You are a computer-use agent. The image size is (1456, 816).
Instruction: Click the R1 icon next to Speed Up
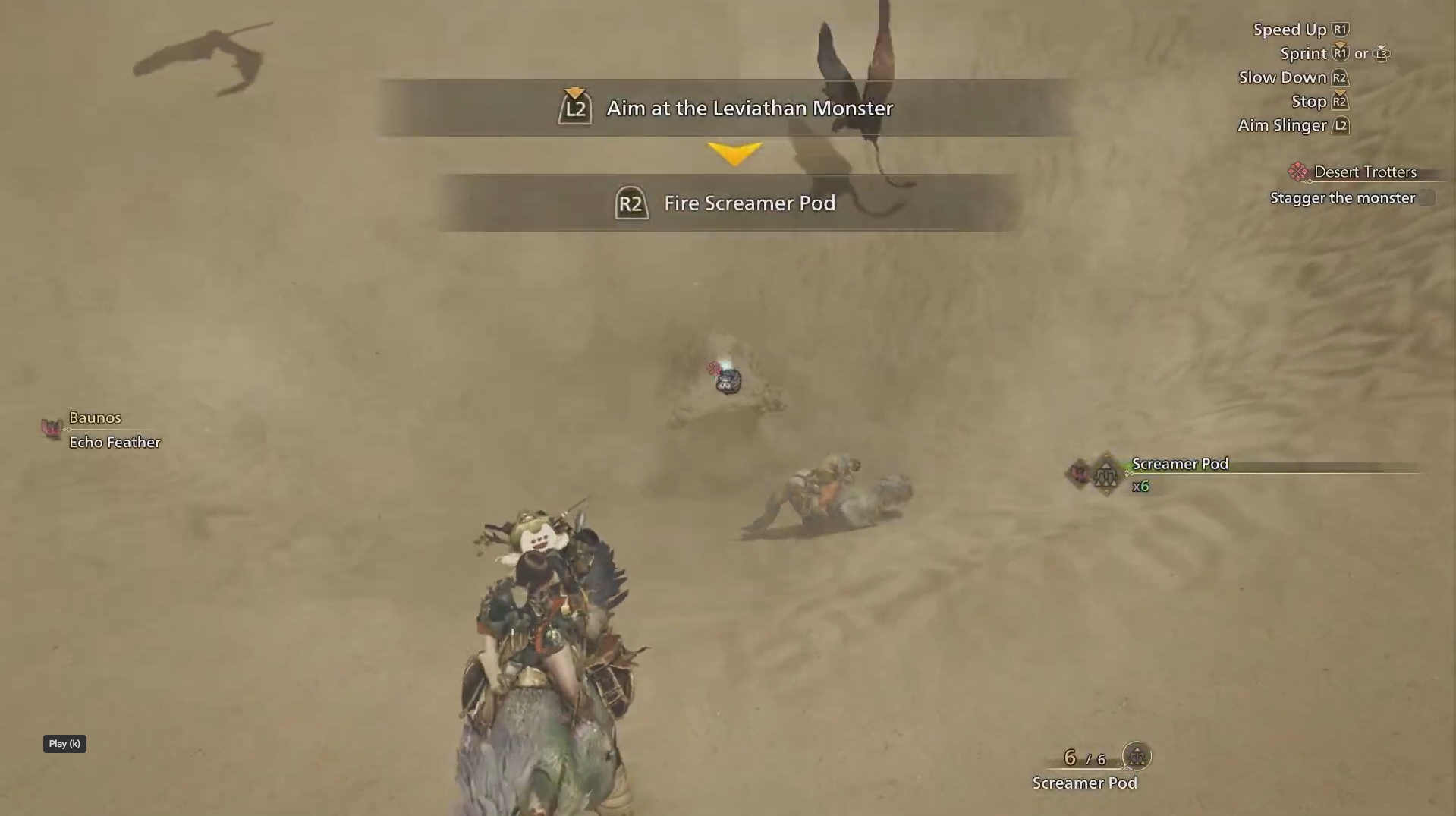[x=1341, y=30]
